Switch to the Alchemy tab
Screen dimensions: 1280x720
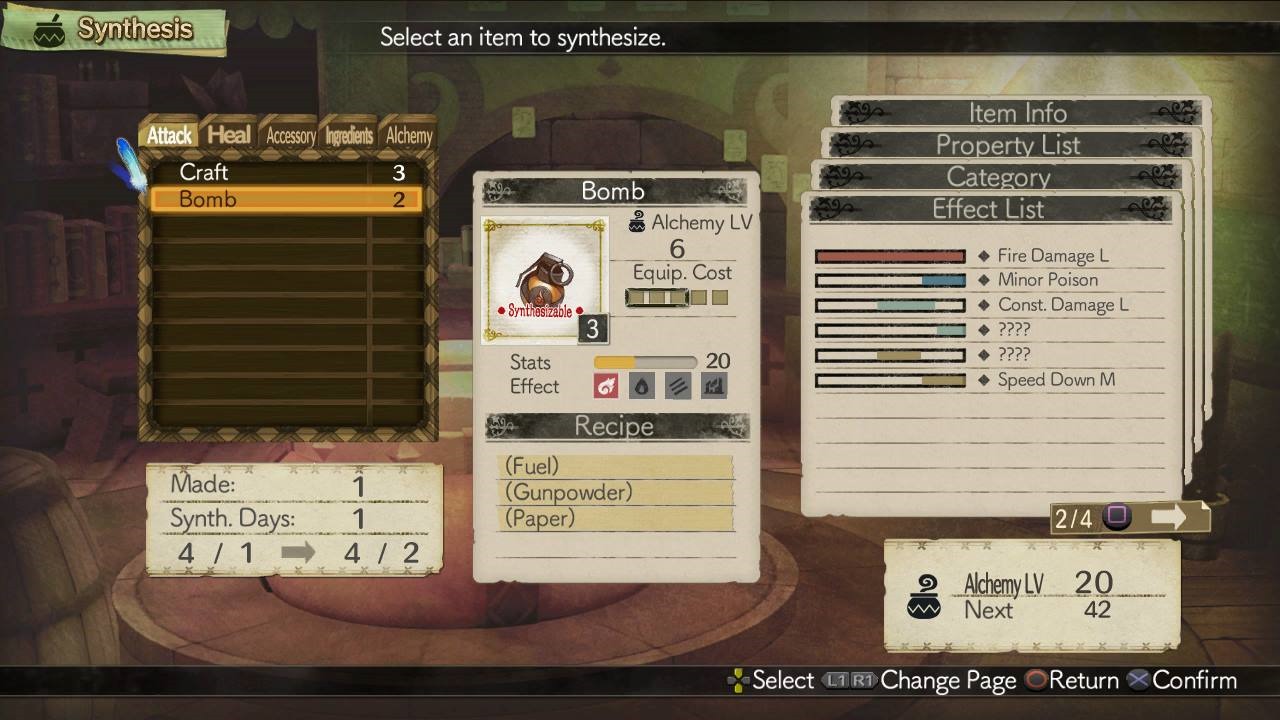[409, 136]
